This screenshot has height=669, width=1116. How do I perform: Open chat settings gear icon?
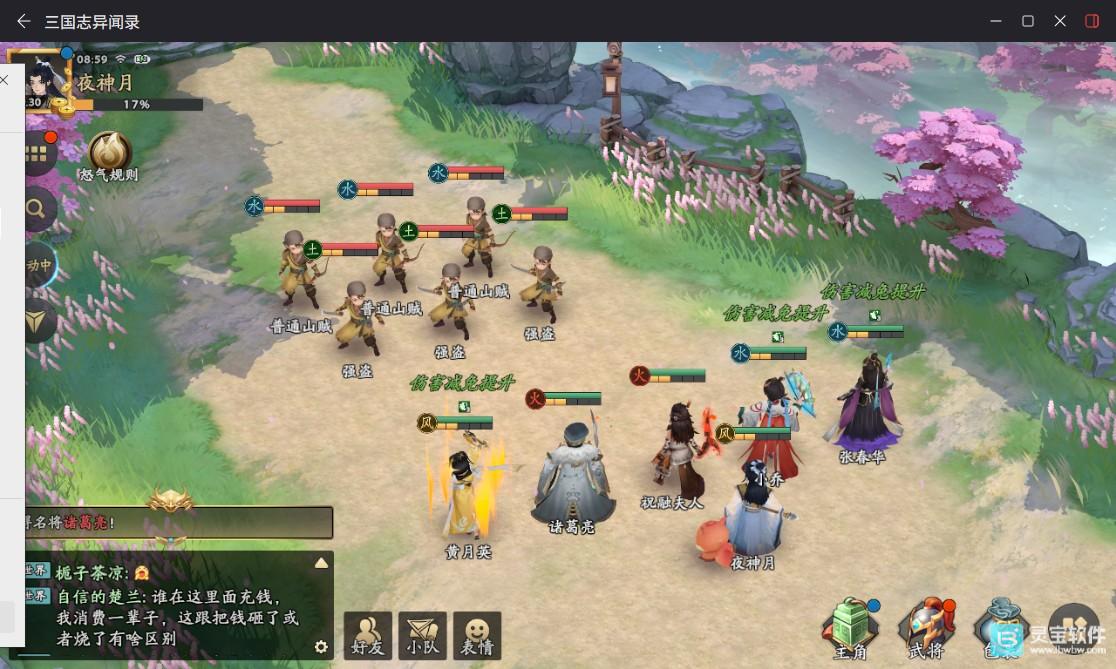click(321, 646)
